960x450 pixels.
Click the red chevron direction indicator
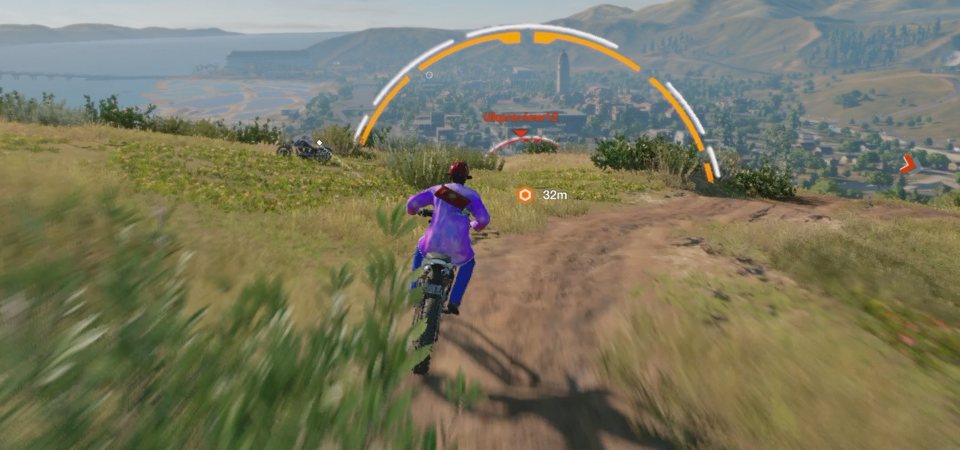[x=908, y=164]
